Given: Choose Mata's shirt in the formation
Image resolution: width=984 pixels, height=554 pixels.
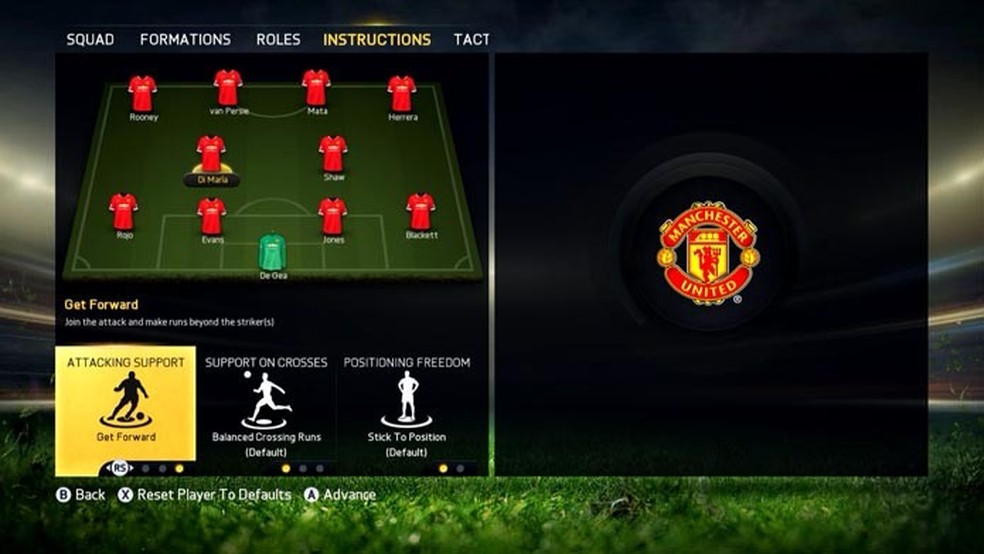Looking at the screenshot, I should coord(316,88).
